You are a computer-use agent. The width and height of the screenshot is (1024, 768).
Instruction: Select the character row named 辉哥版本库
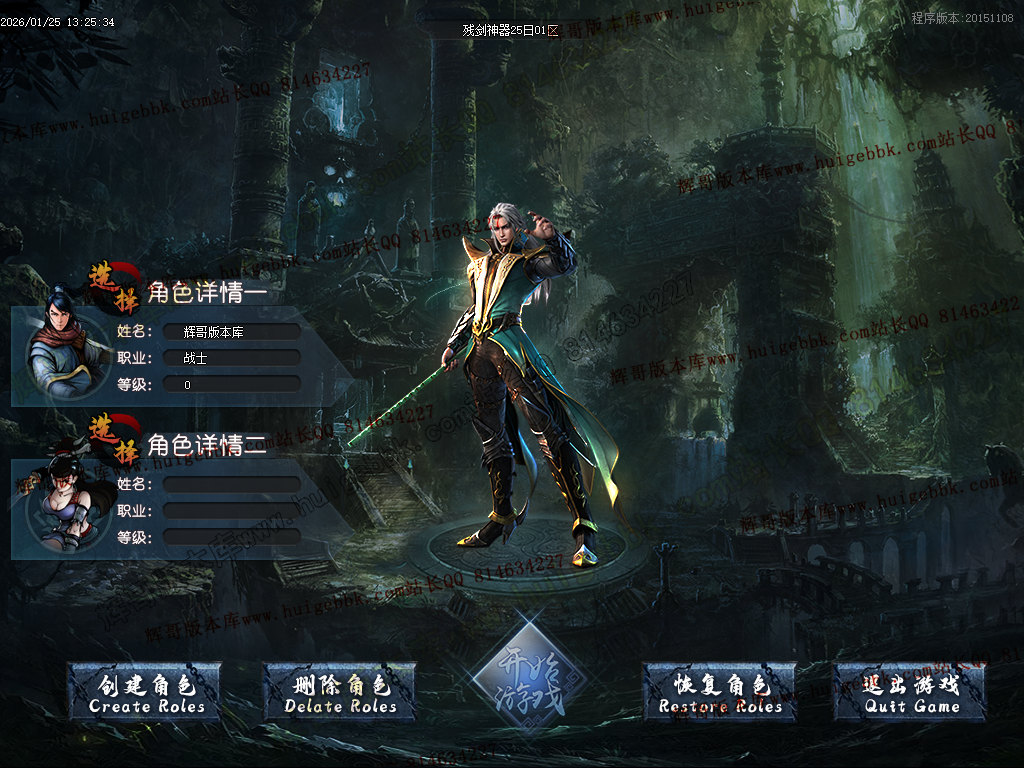click(231, 331)
